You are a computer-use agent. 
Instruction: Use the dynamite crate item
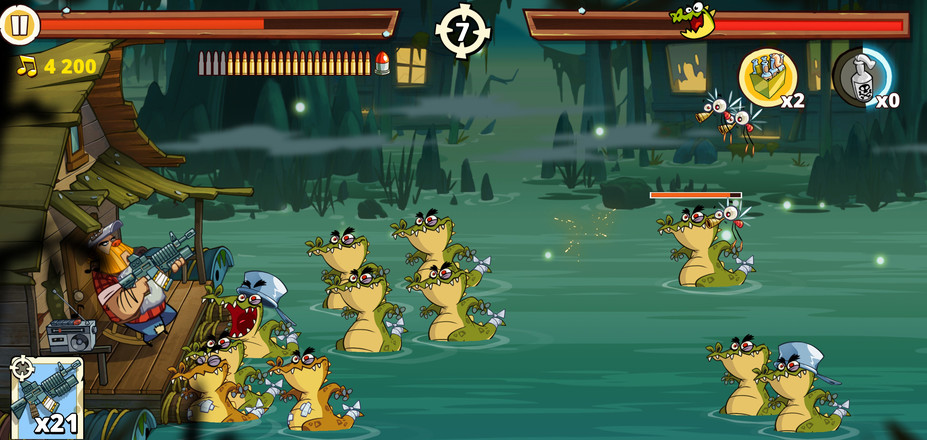pyautogui.click(x=768, y=78)
